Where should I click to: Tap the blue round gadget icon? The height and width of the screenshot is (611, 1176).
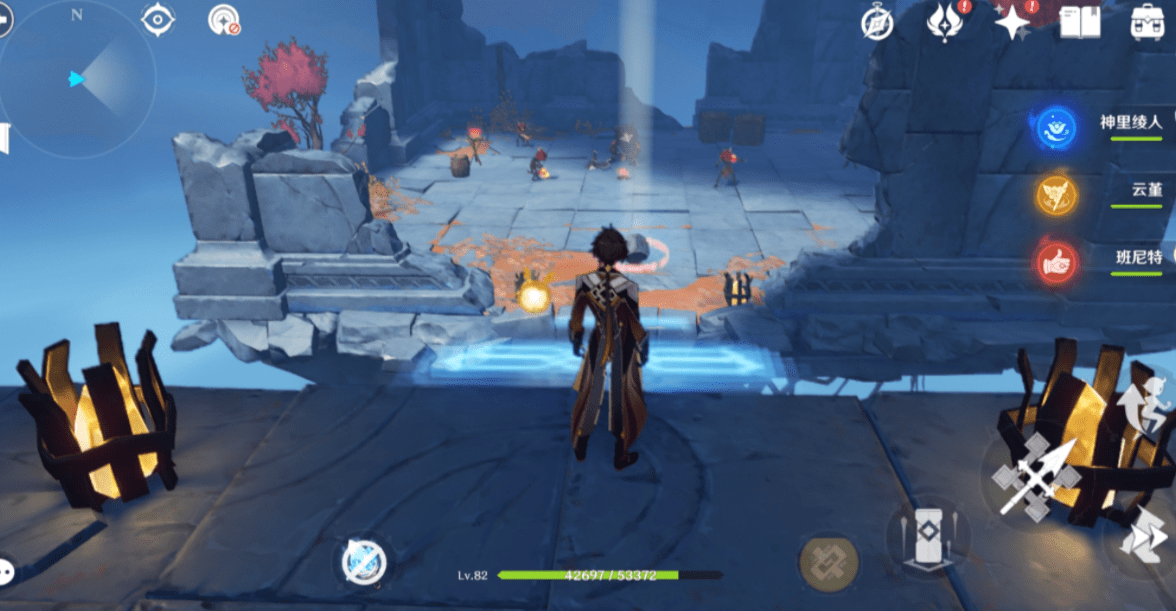tap(360, 562)
